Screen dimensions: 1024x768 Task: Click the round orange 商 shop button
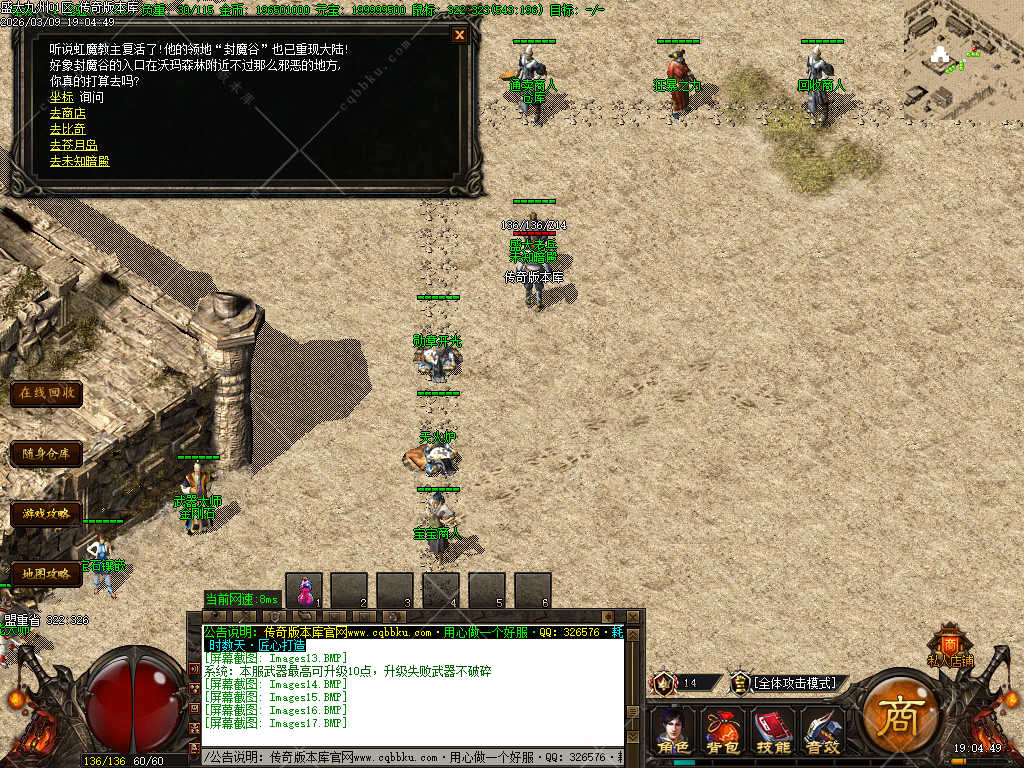click(897, 714)
